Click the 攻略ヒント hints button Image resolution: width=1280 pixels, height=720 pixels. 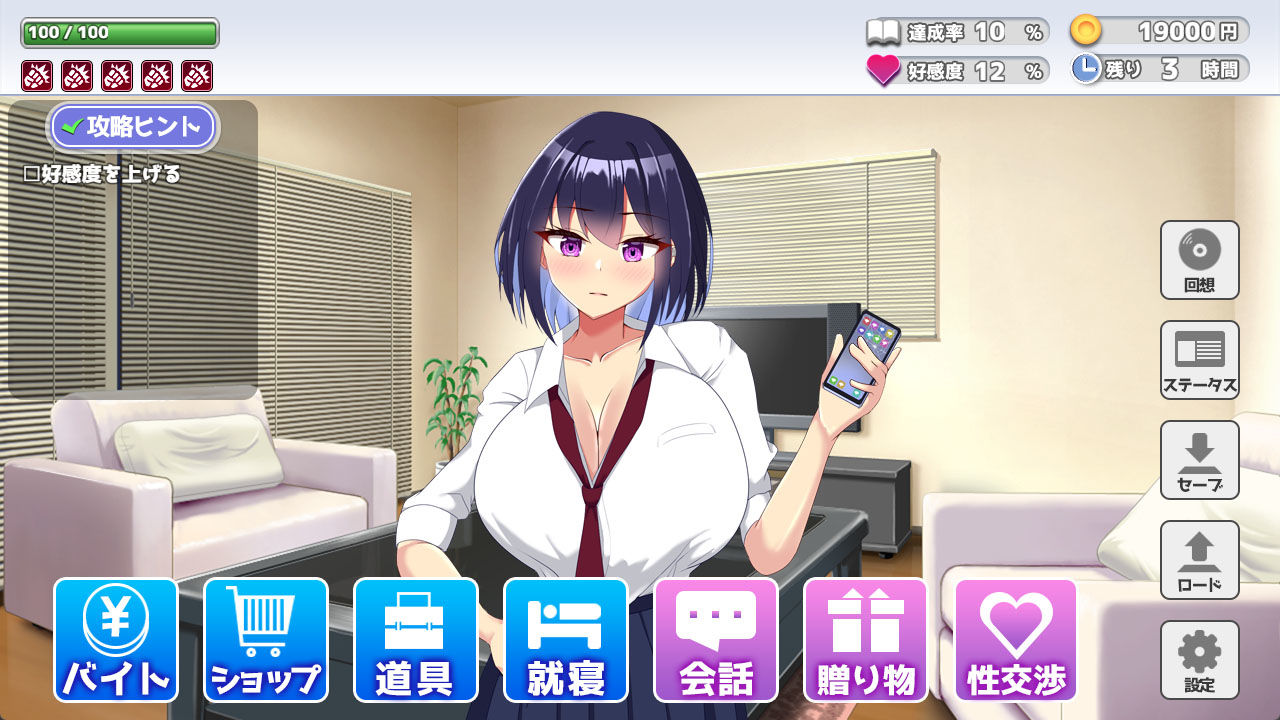pyautogui.click(x=133, y=127)
